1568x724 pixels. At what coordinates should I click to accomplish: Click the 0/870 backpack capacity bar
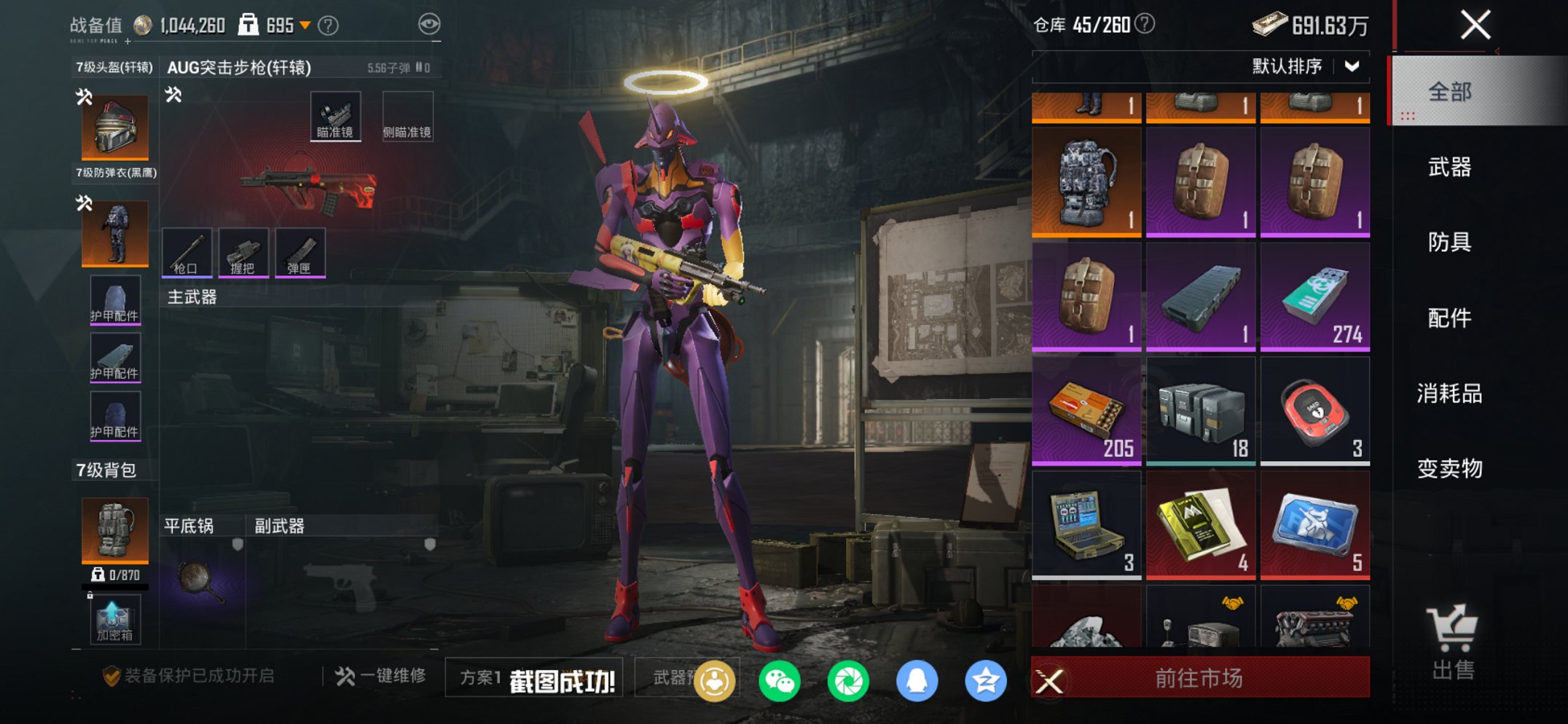coord(114,574)
